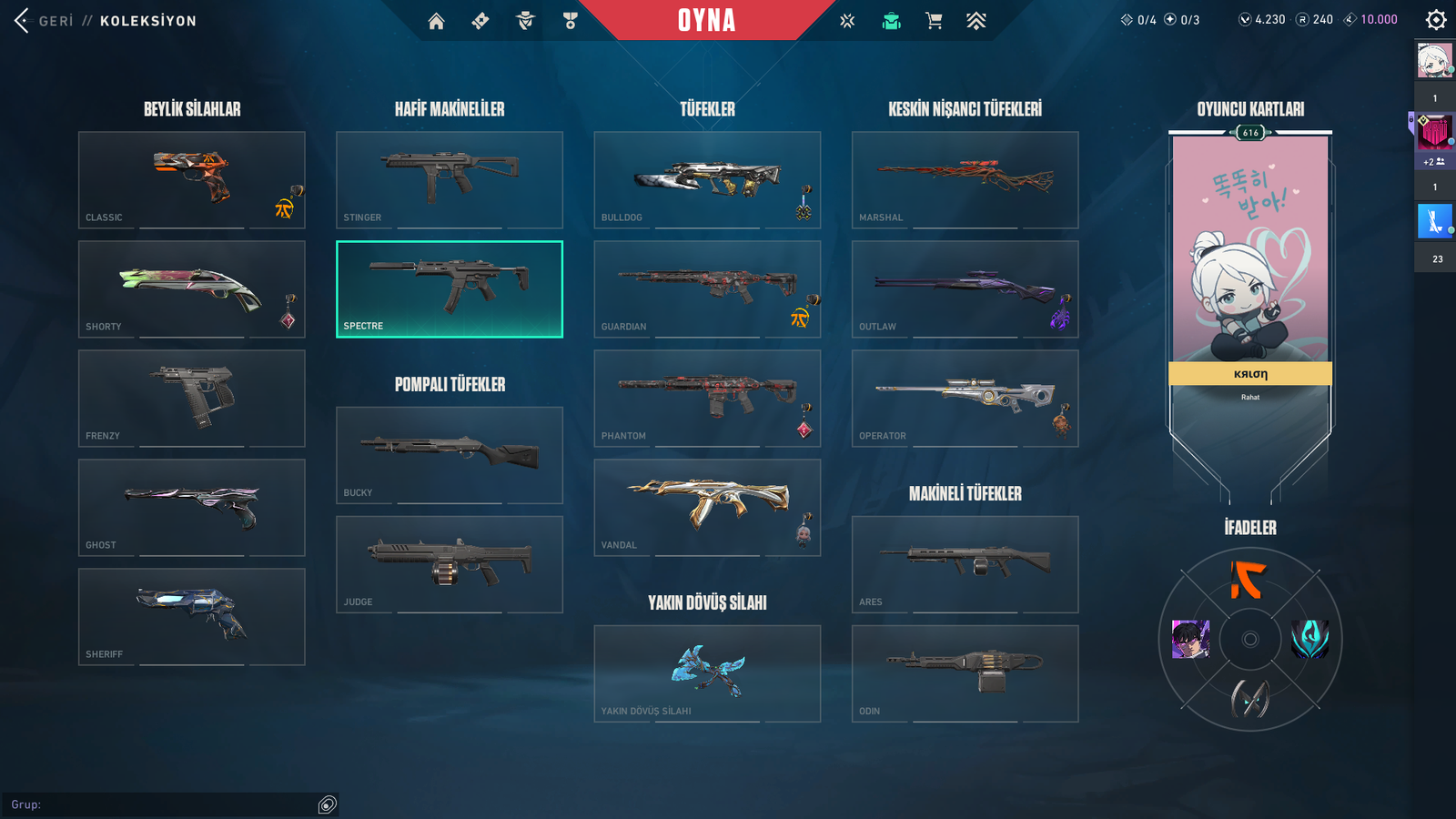Click the red OYNA play button
This screenshot has width=1456, height=819.
pyautogui.click(x=706, y=20)
